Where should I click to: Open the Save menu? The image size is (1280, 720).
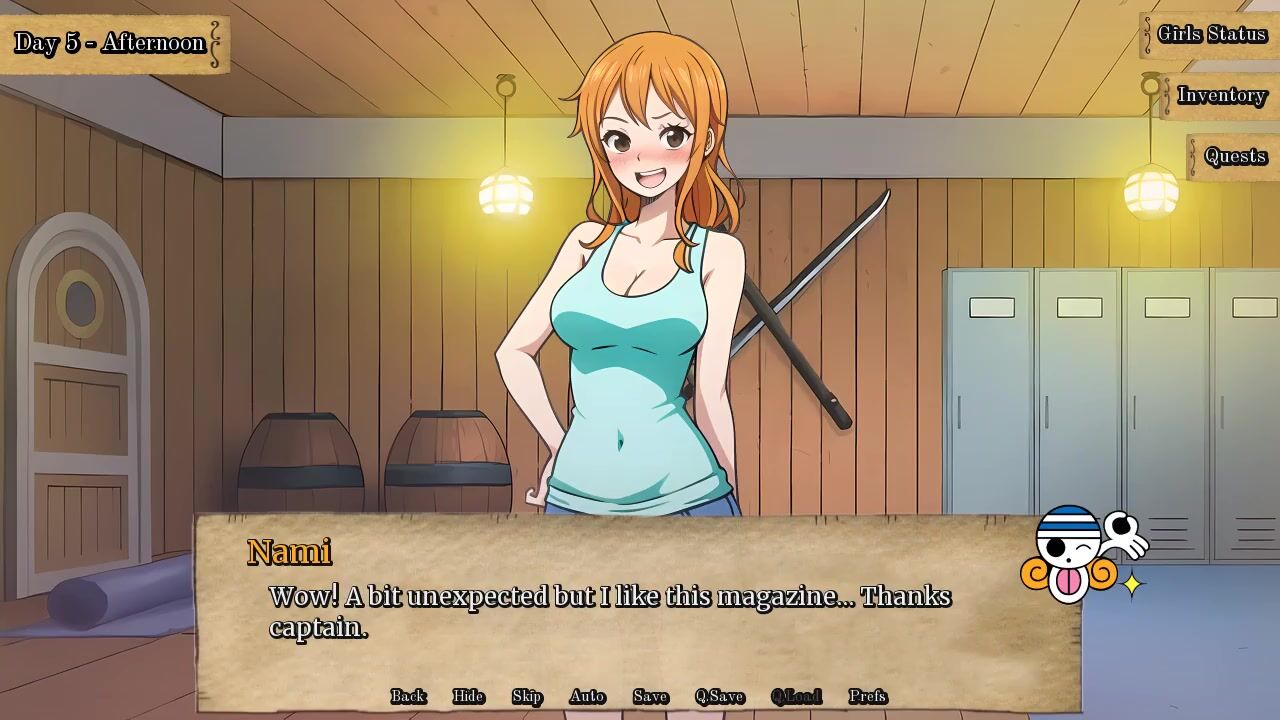click(650, 696)
